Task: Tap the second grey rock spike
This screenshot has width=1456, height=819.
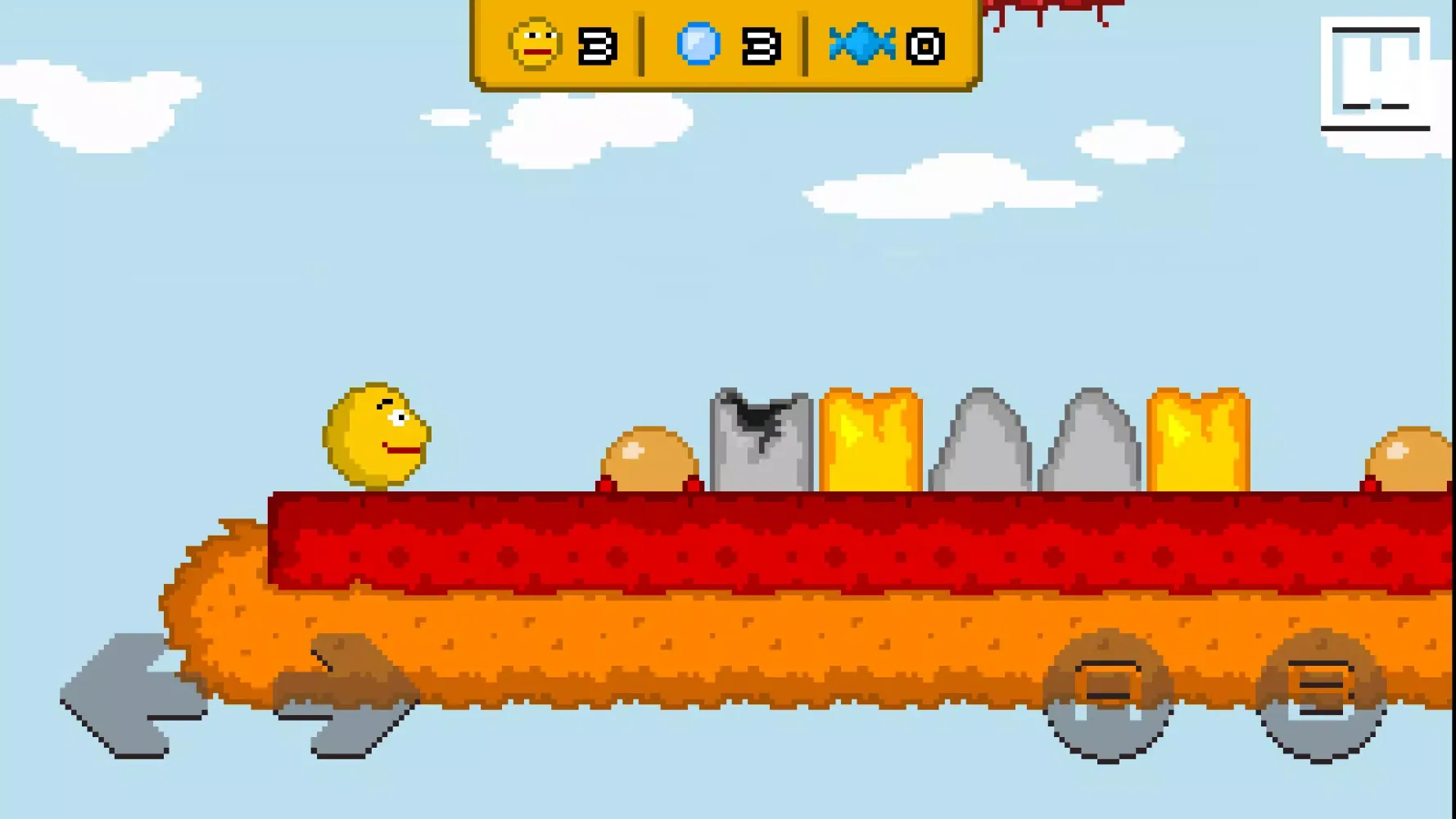Action: pyautogui.click(x=1089, y=446)
